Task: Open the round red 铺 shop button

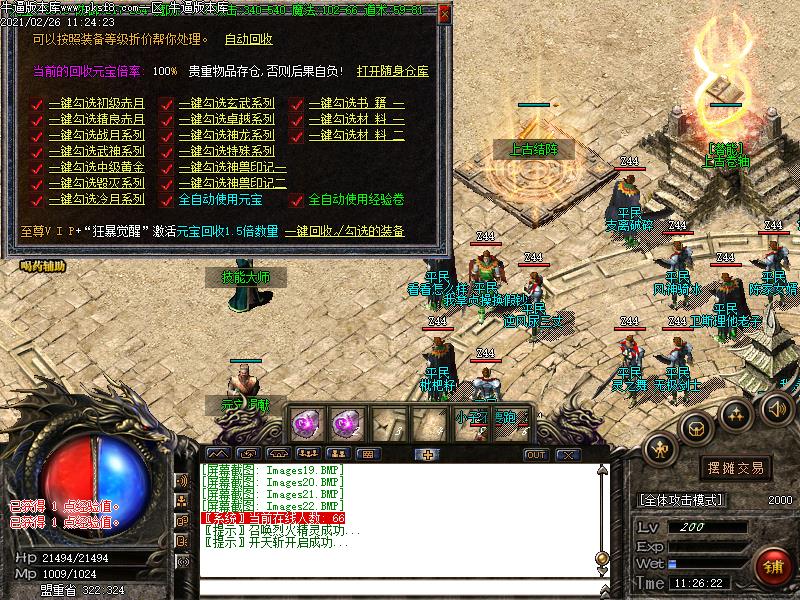Action: (772, 565)
